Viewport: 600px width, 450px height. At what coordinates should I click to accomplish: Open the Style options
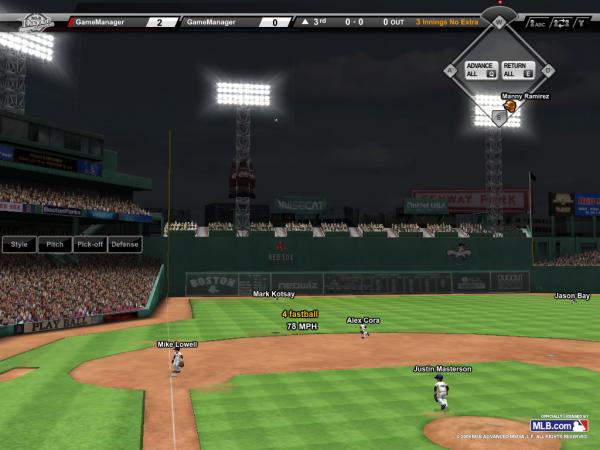(x=19, y=244)
